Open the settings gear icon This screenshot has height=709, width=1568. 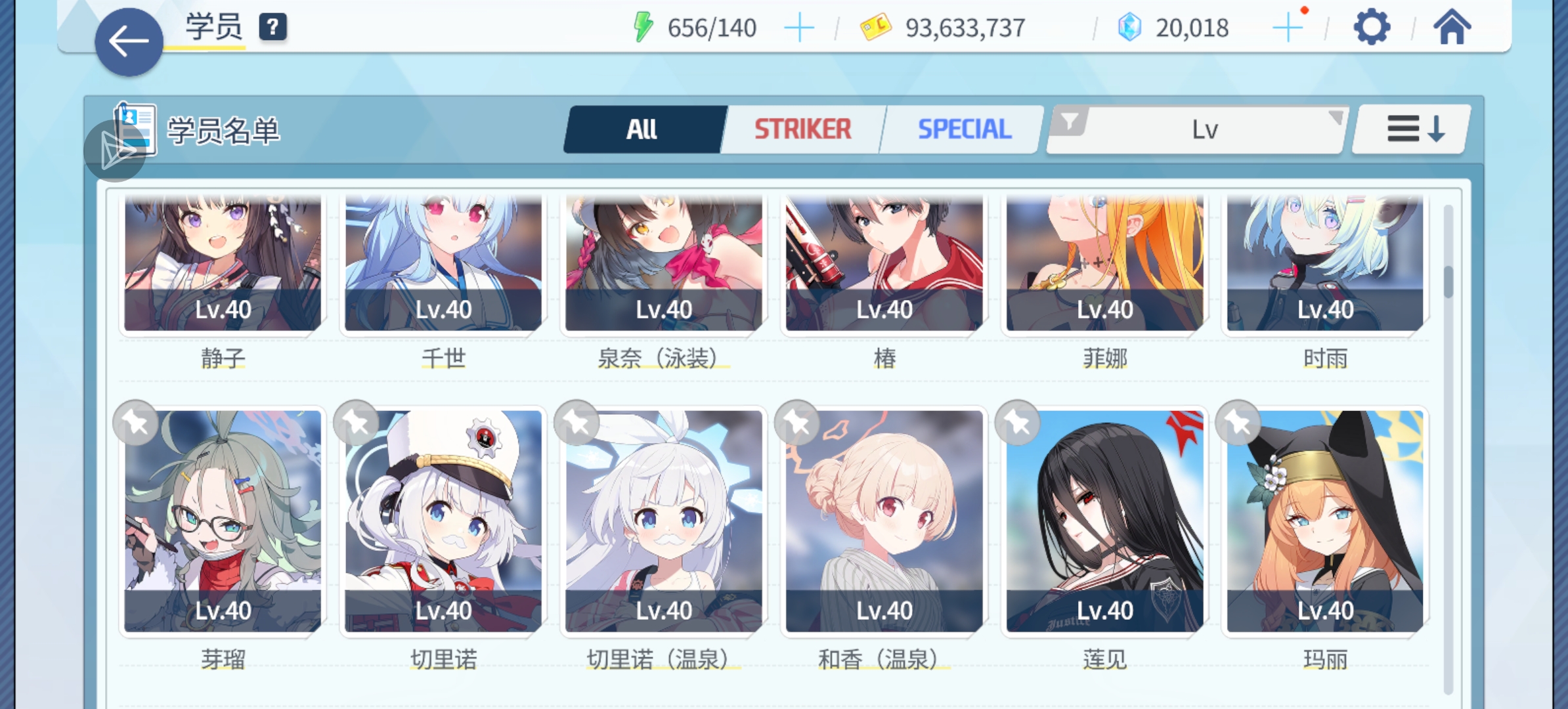[x=1372, y=28]
